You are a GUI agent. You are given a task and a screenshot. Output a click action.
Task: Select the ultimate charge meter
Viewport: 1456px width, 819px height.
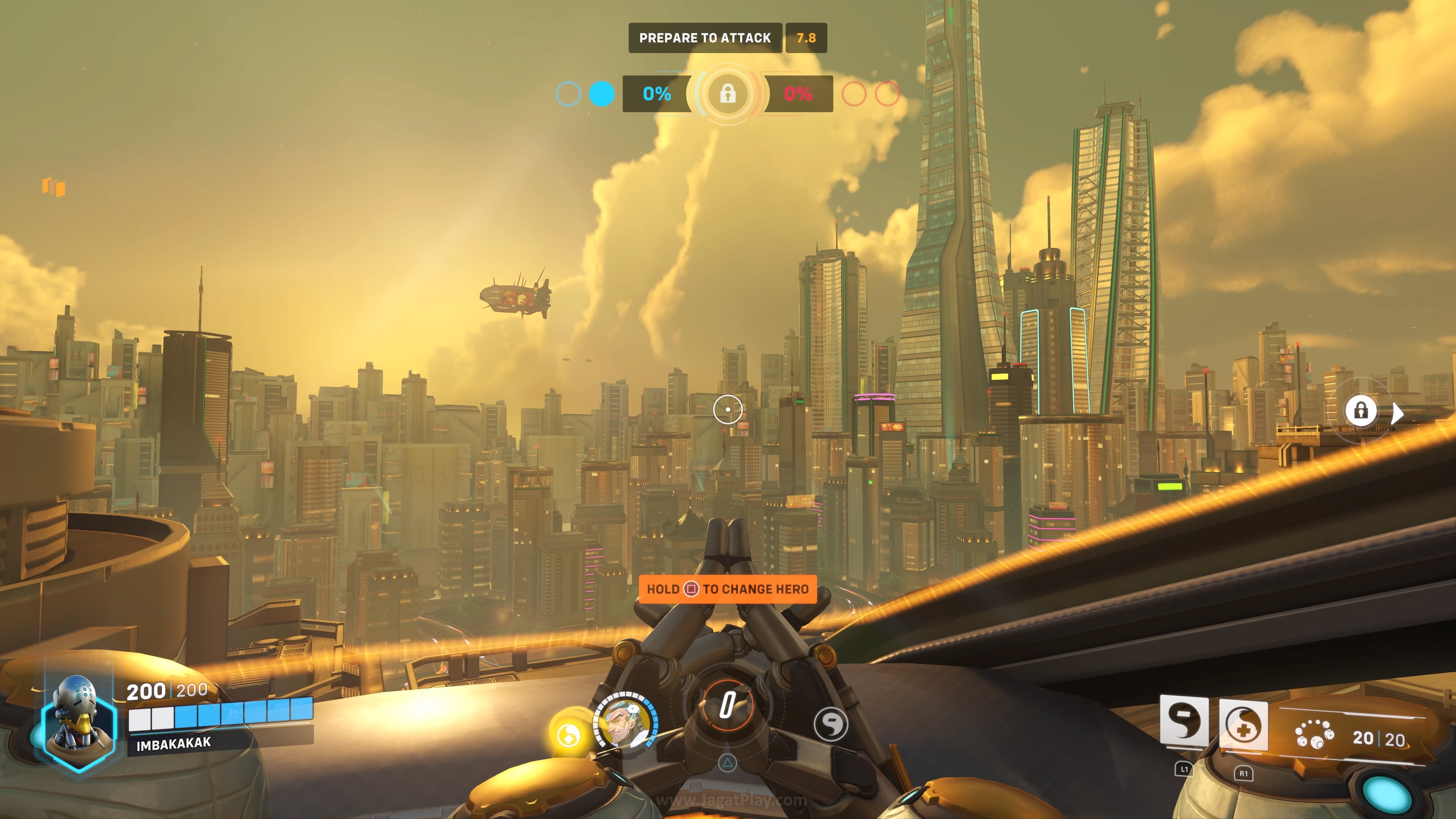point(728,706)
